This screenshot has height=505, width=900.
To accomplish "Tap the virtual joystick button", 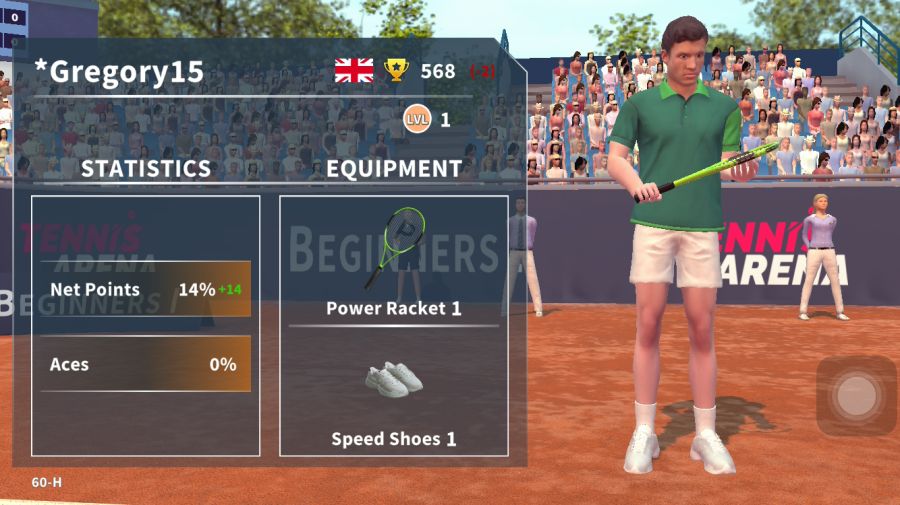I will (x=856, y=396).
